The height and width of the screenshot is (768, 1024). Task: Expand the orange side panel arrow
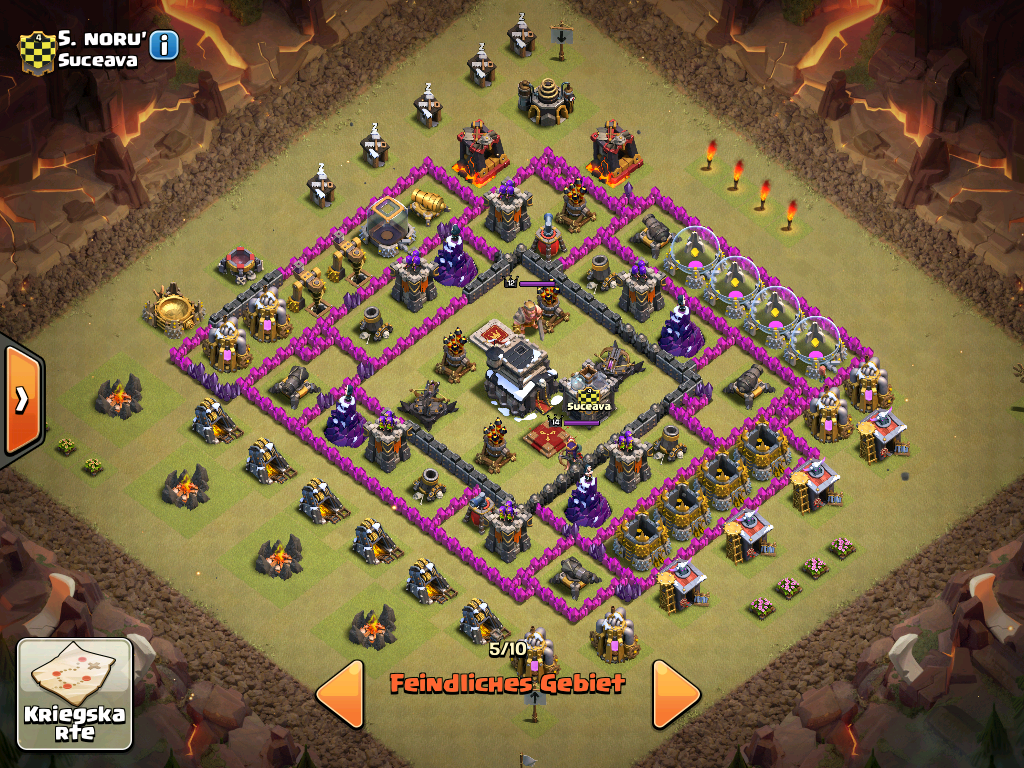click(x=21, y=398)
